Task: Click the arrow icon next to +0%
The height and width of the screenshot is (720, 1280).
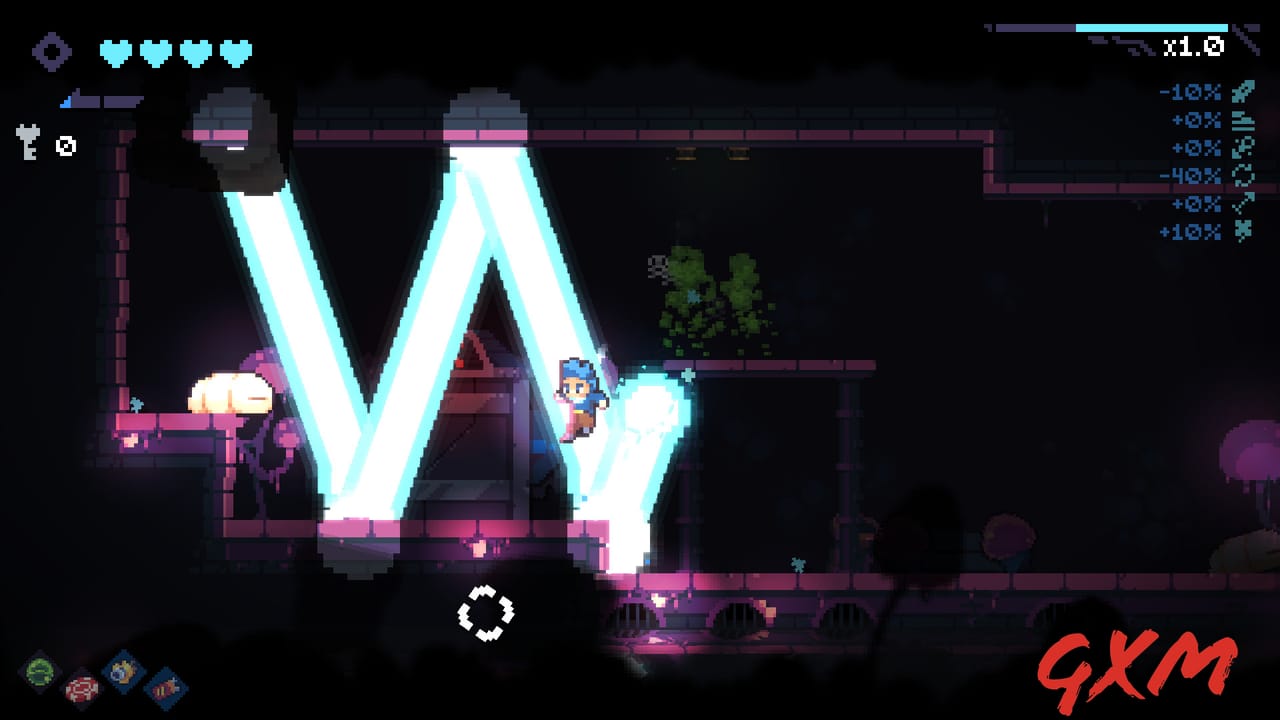Action: tap(1243, 204)
